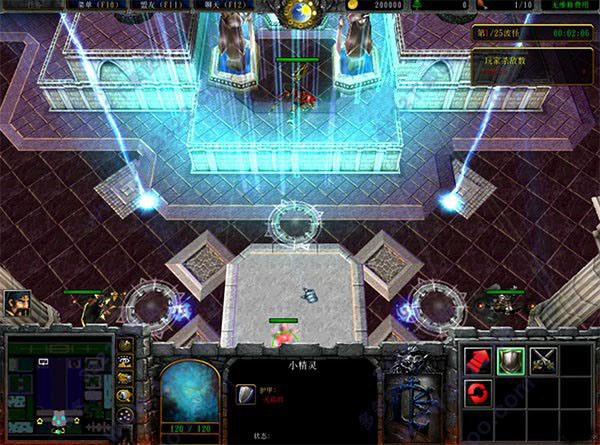Click the 小精灵 unit portrait
Image resolution: width=600 pixels, height=445 pixels.
[189, 390]
